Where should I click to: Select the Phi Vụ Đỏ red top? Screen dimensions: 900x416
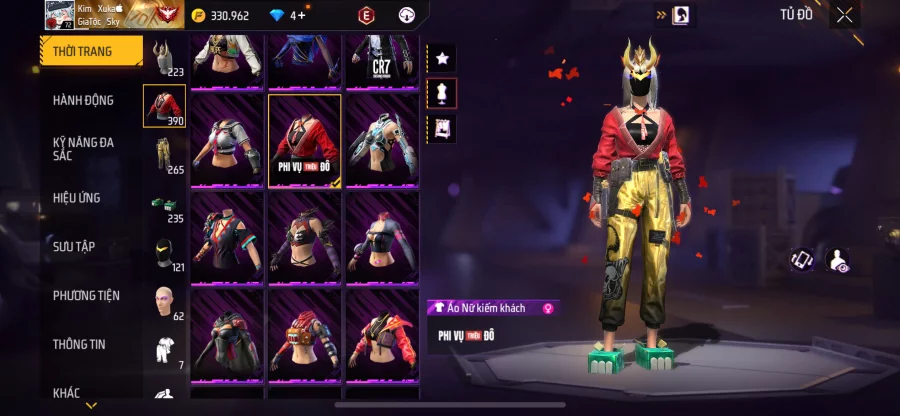click(x=305, y=140)
